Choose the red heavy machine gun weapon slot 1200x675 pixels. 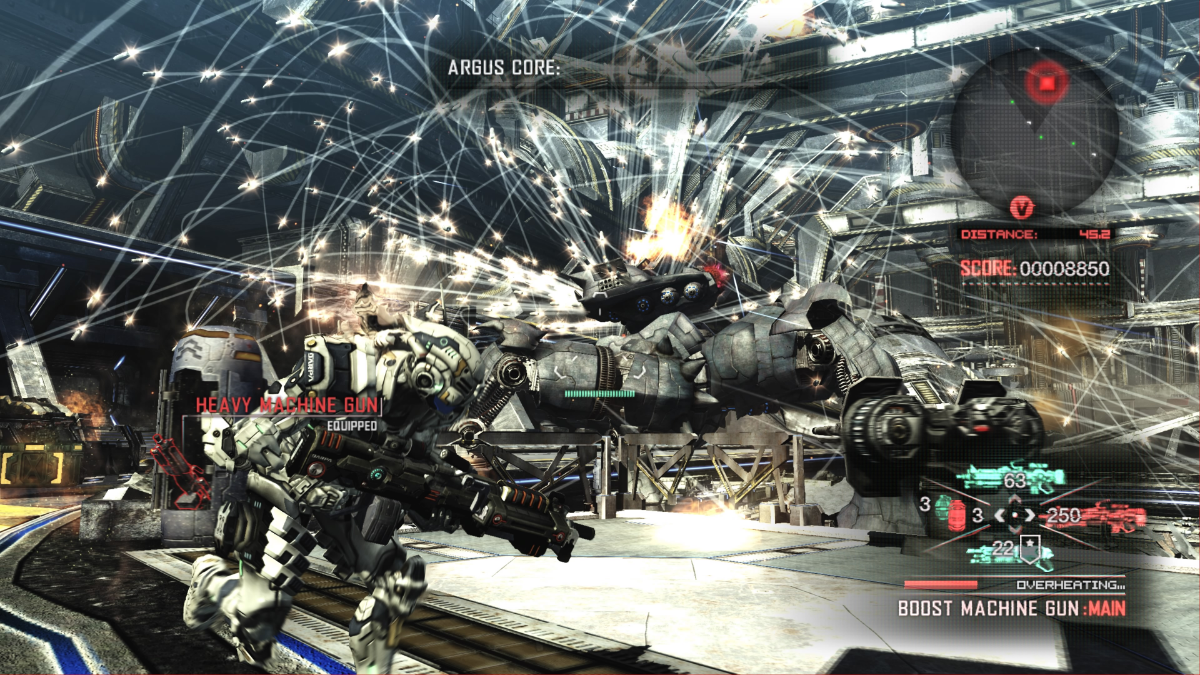(1100, 516)
